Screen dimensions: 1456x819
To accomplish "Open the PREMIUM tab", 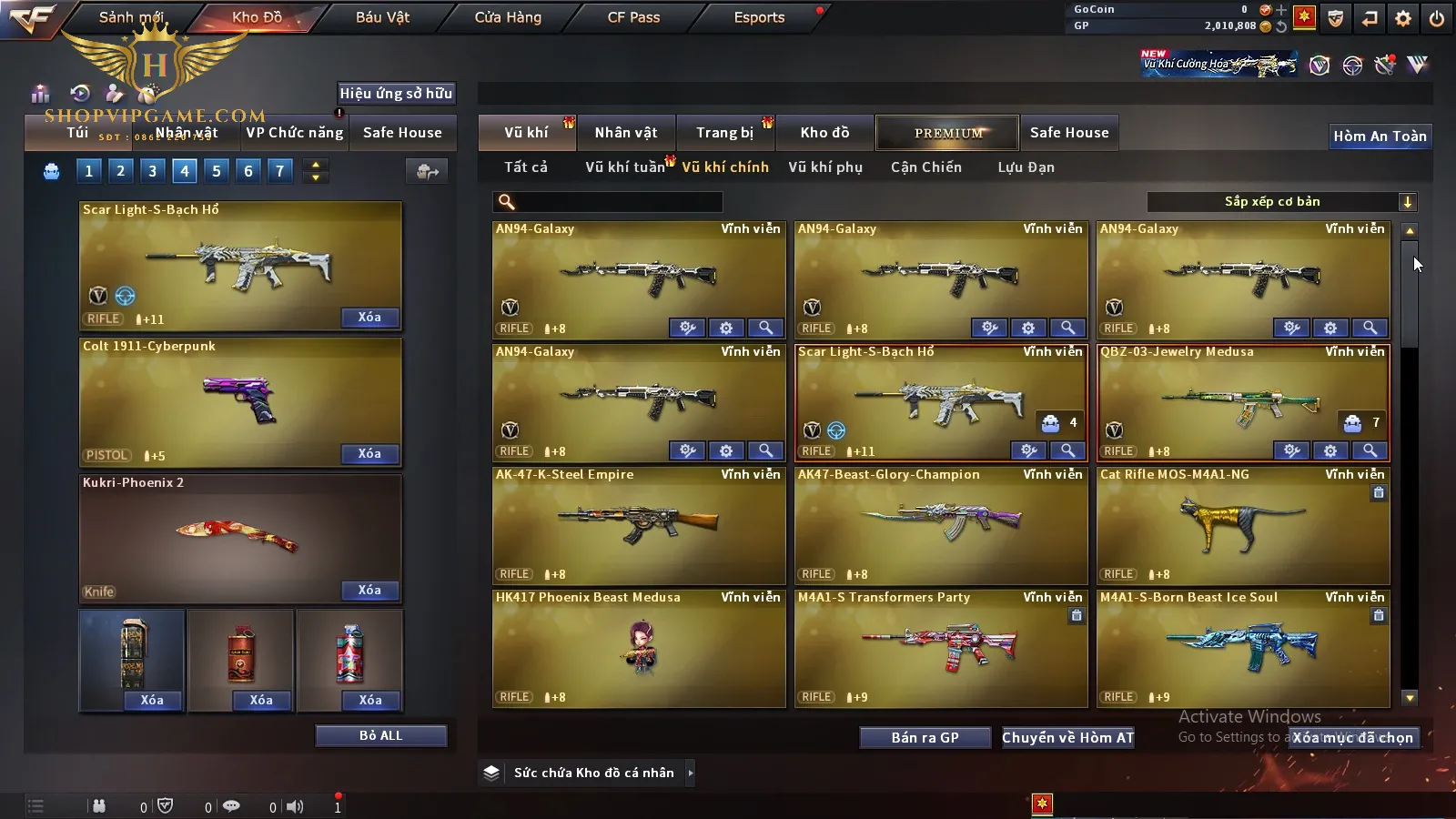I will click(948, 133).
